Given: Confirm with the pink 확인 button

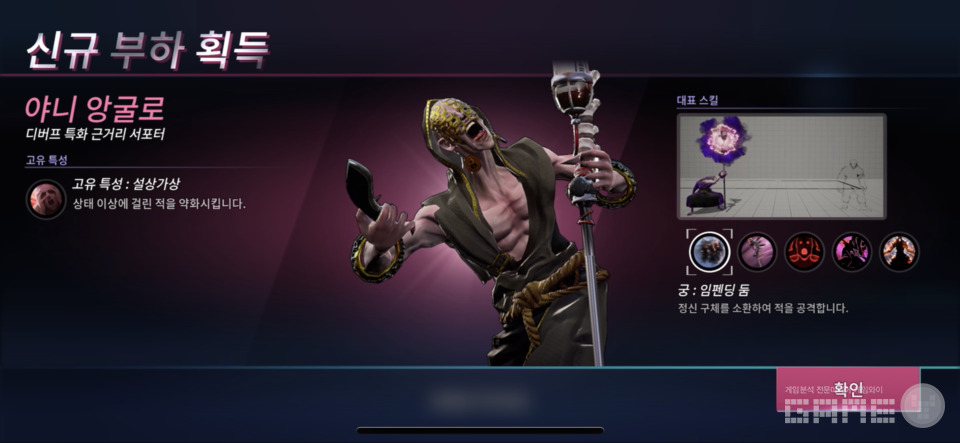Looking at the screenshot, I should [847, 389].
